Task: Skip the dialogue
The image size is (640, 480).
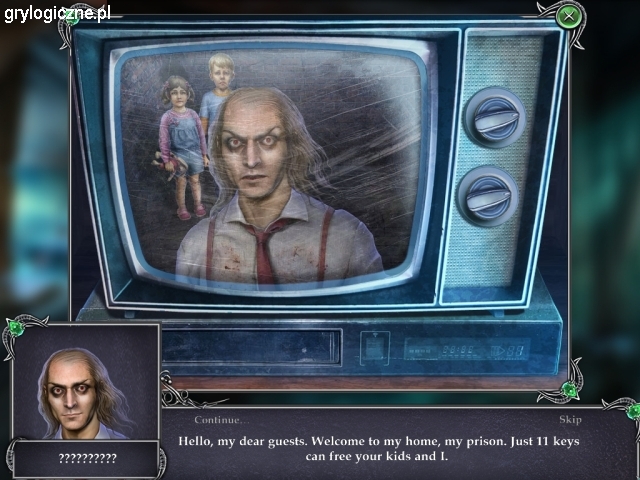Action: coord(570,420)
